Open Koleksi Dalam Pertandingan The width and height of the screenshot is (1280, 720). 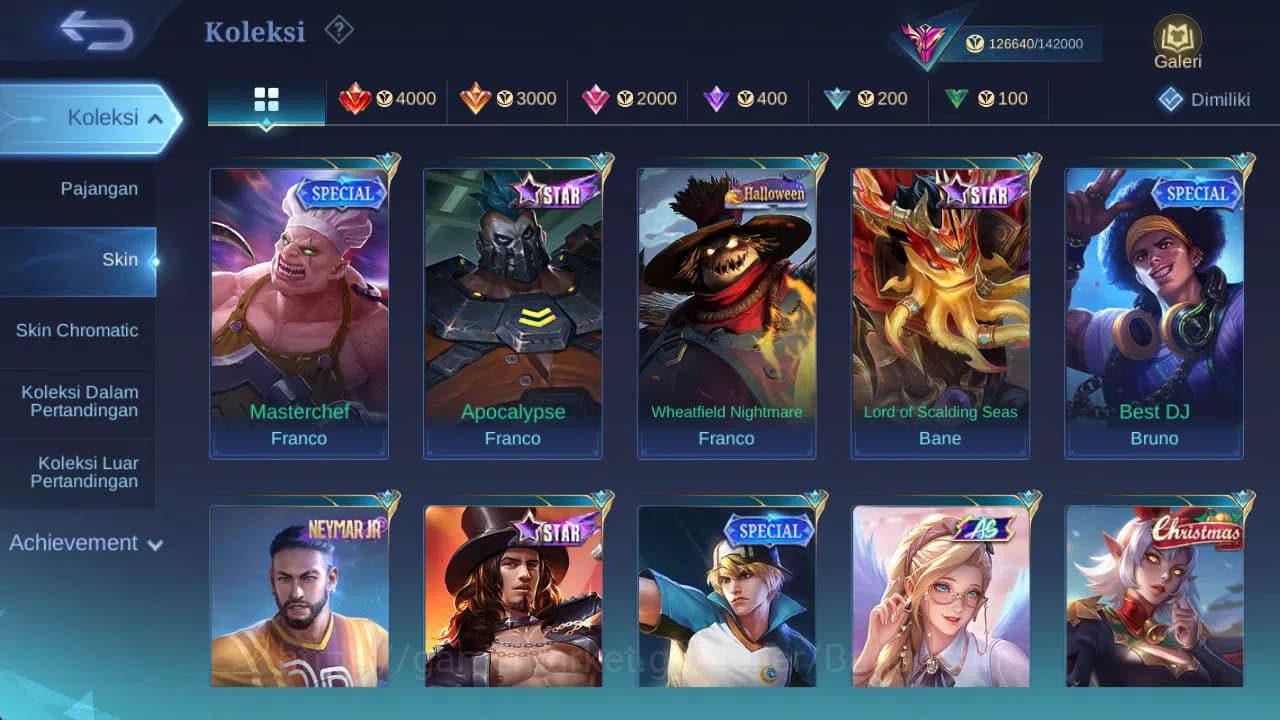(x=78, y=401)
